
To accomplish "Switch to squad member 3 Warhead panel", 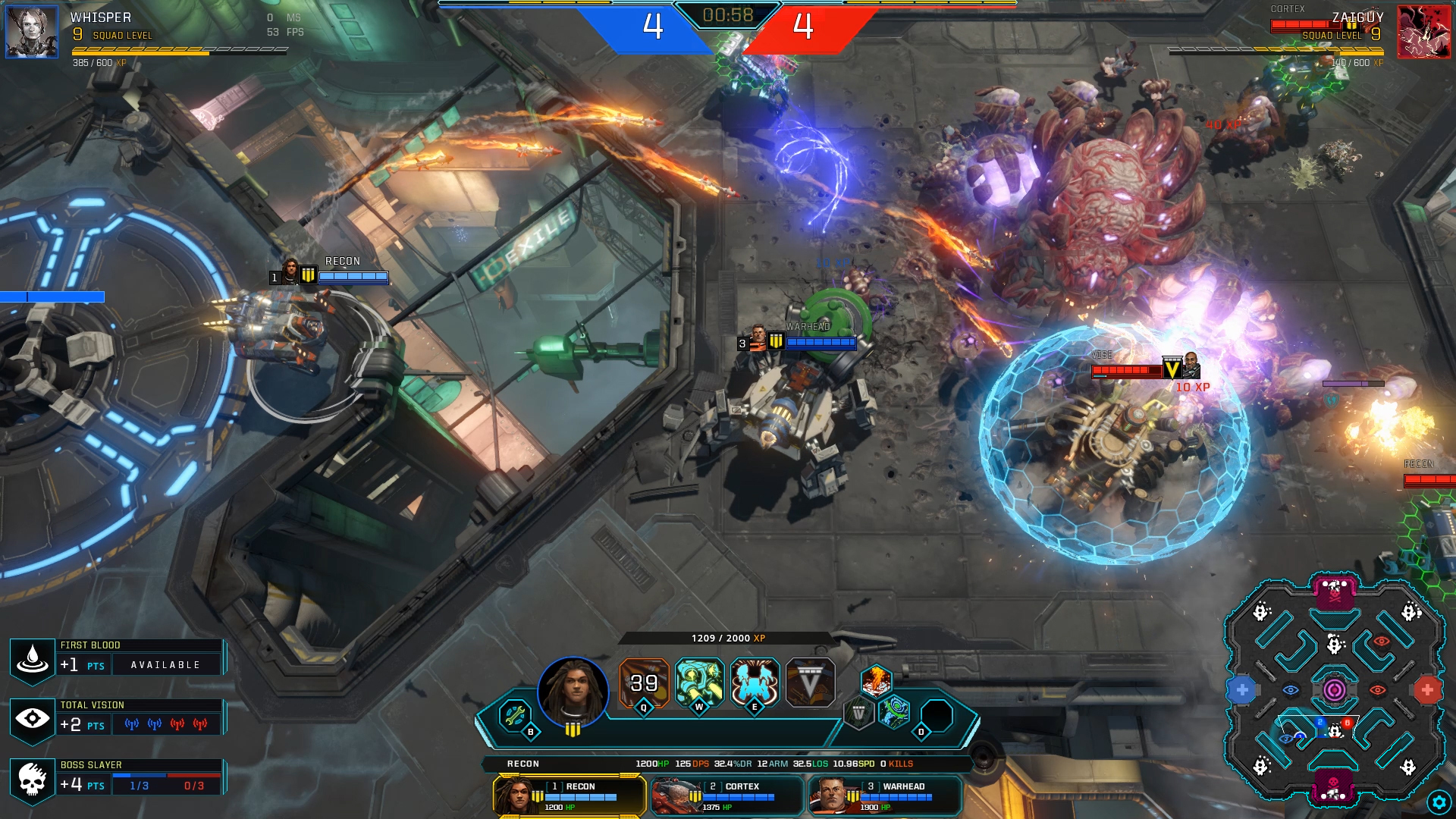I will (883, 795).
